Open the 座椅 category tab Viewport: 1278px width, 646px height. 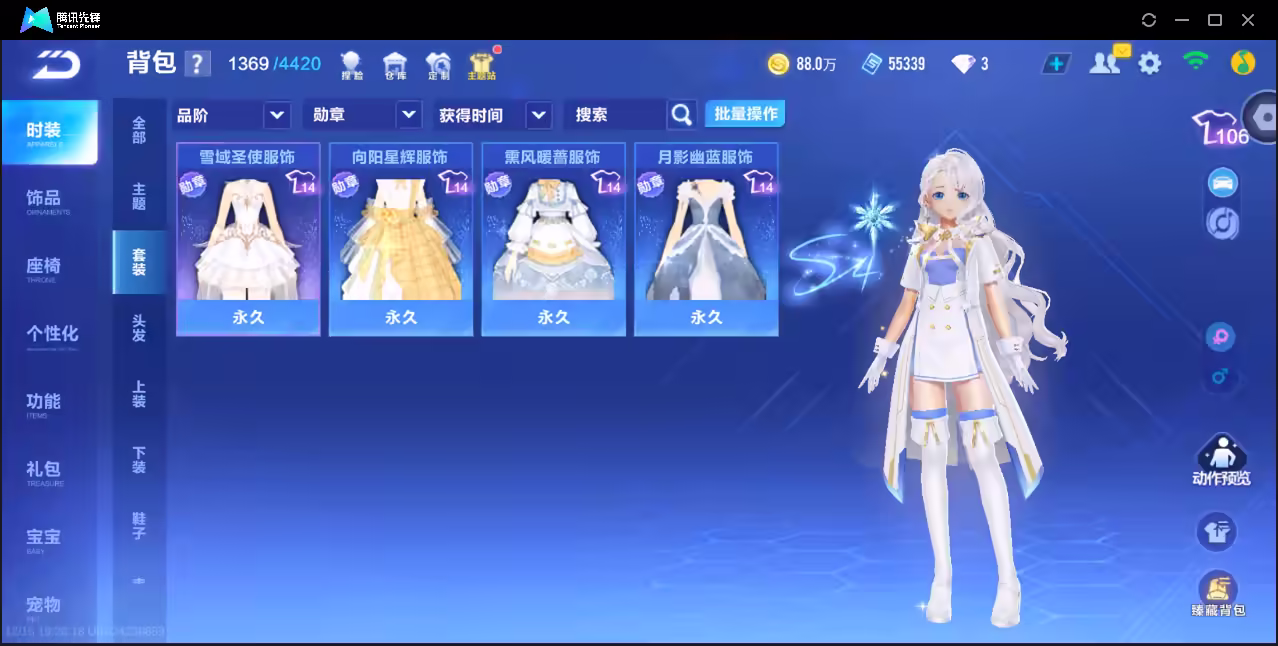pyautogui.click(x=44, y=267)
